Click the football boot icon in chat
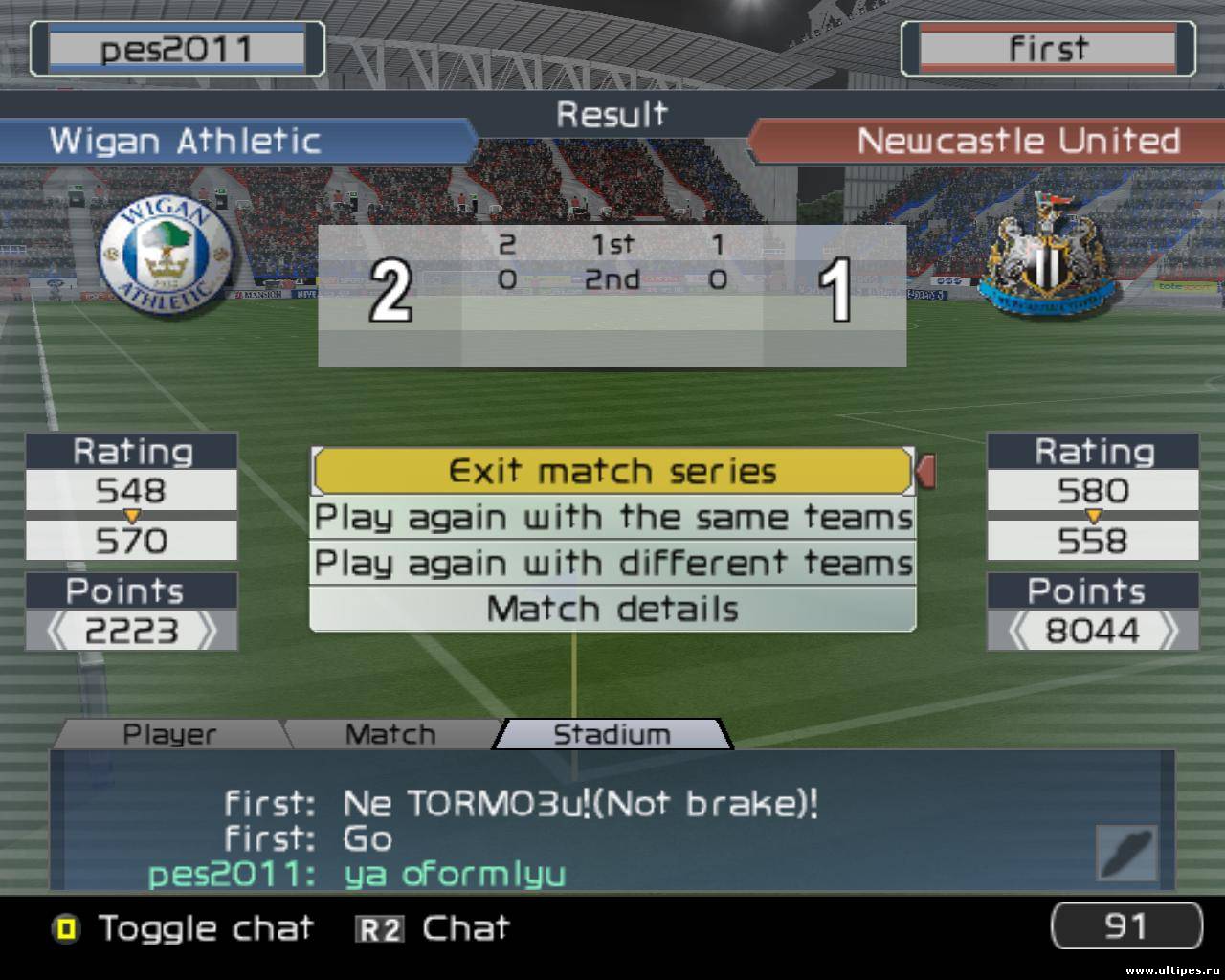The width and height of the screenshot is (1225, 980). point(1126,854)
